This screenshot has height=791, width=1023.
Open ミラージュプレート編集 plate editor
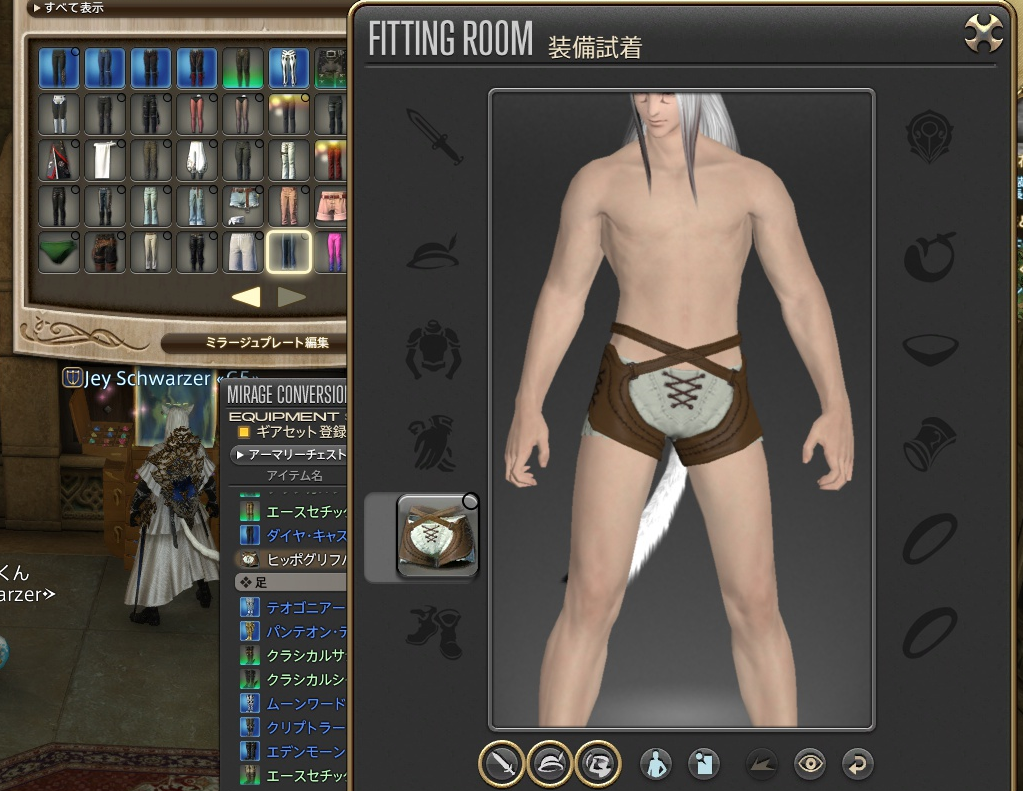tap(254, 343)
